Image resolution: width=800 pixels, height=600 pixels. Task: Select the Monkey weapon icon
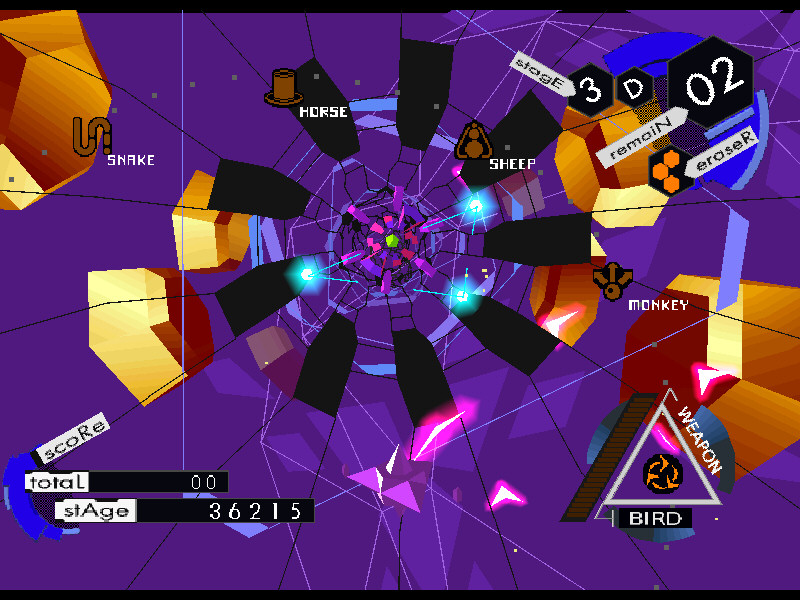[x=611, y=280]
